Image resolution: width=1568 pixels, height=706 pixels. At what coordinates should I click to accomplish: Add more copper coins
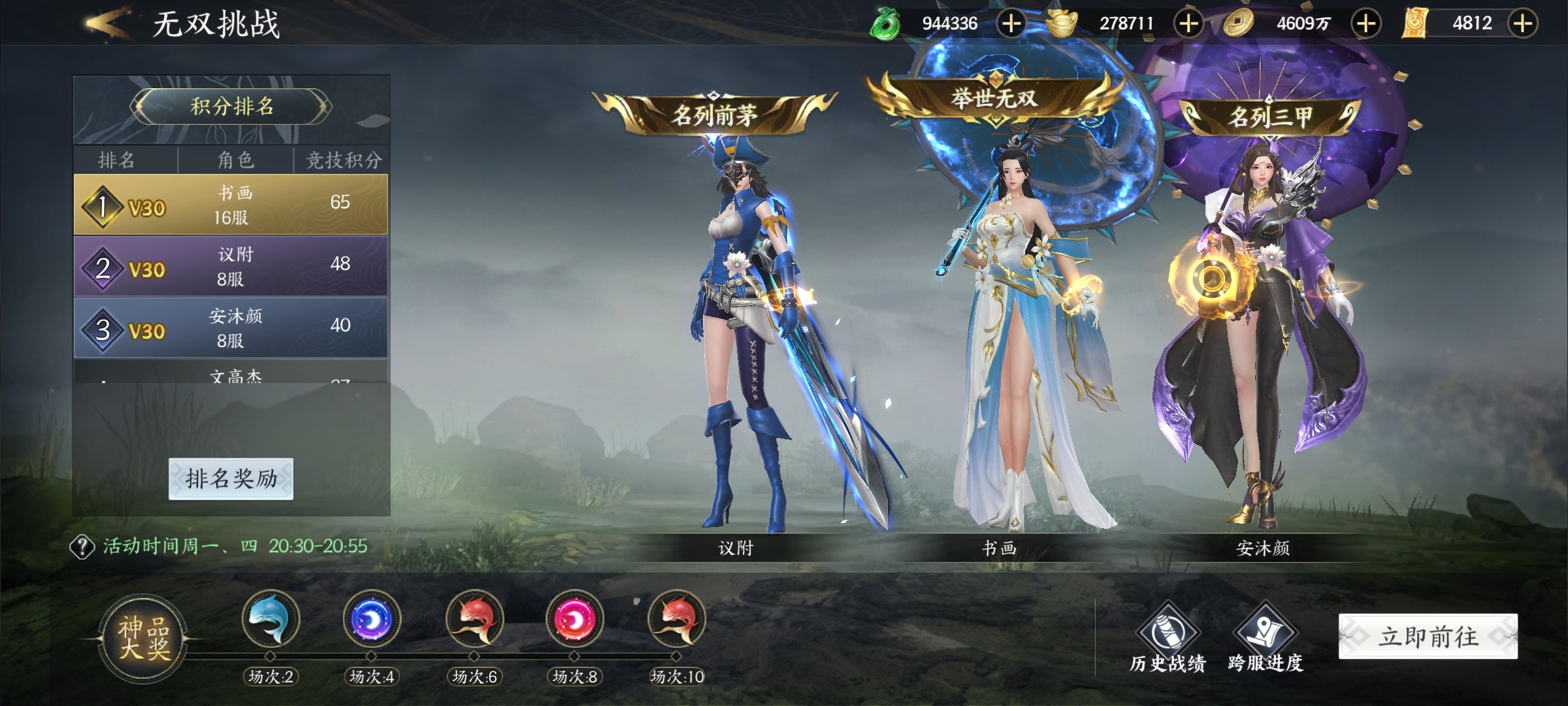point(1366,24)
